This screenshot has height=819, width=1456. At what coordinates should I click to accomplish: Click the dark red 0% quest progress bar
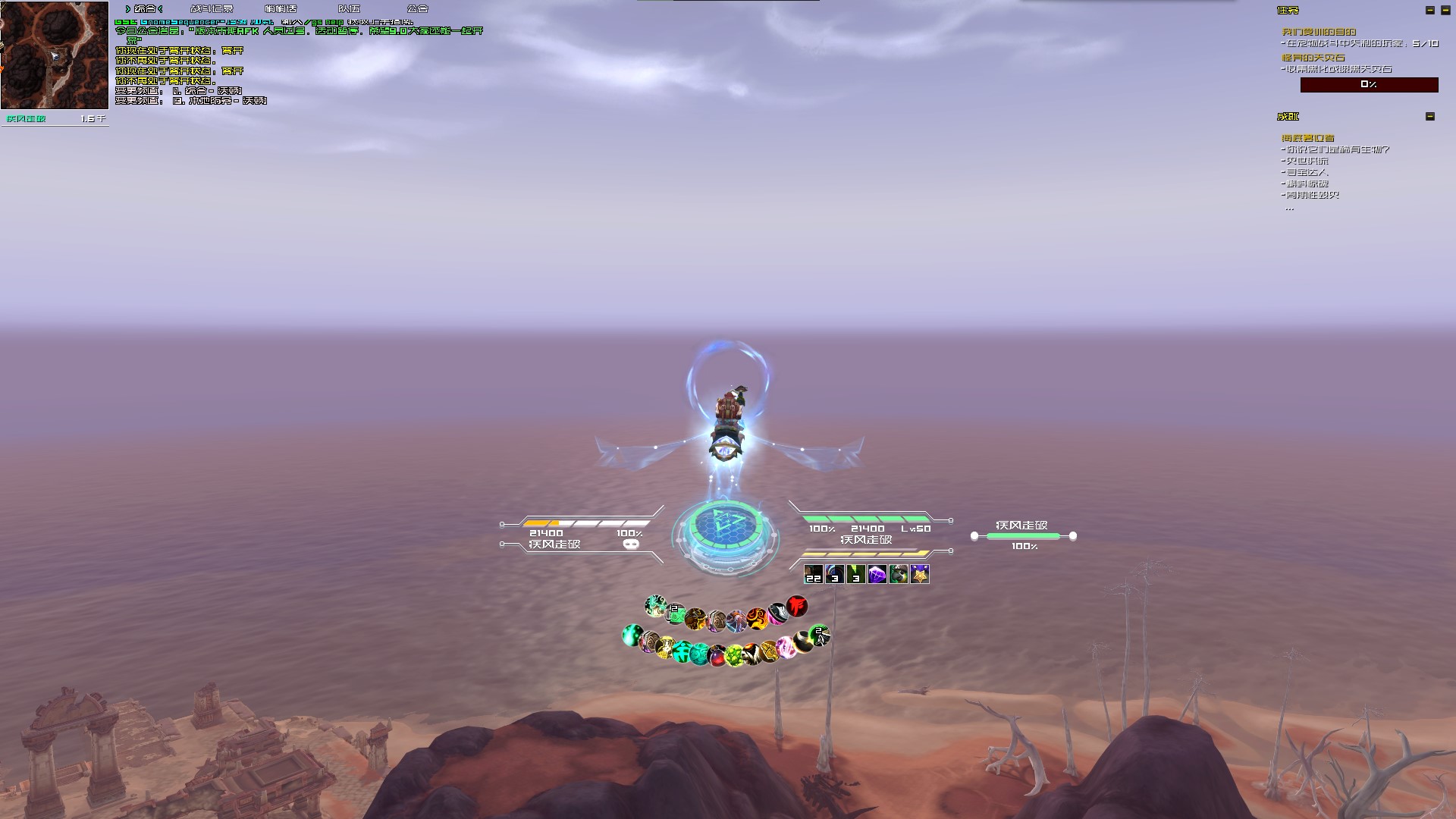coord(1368,85)
